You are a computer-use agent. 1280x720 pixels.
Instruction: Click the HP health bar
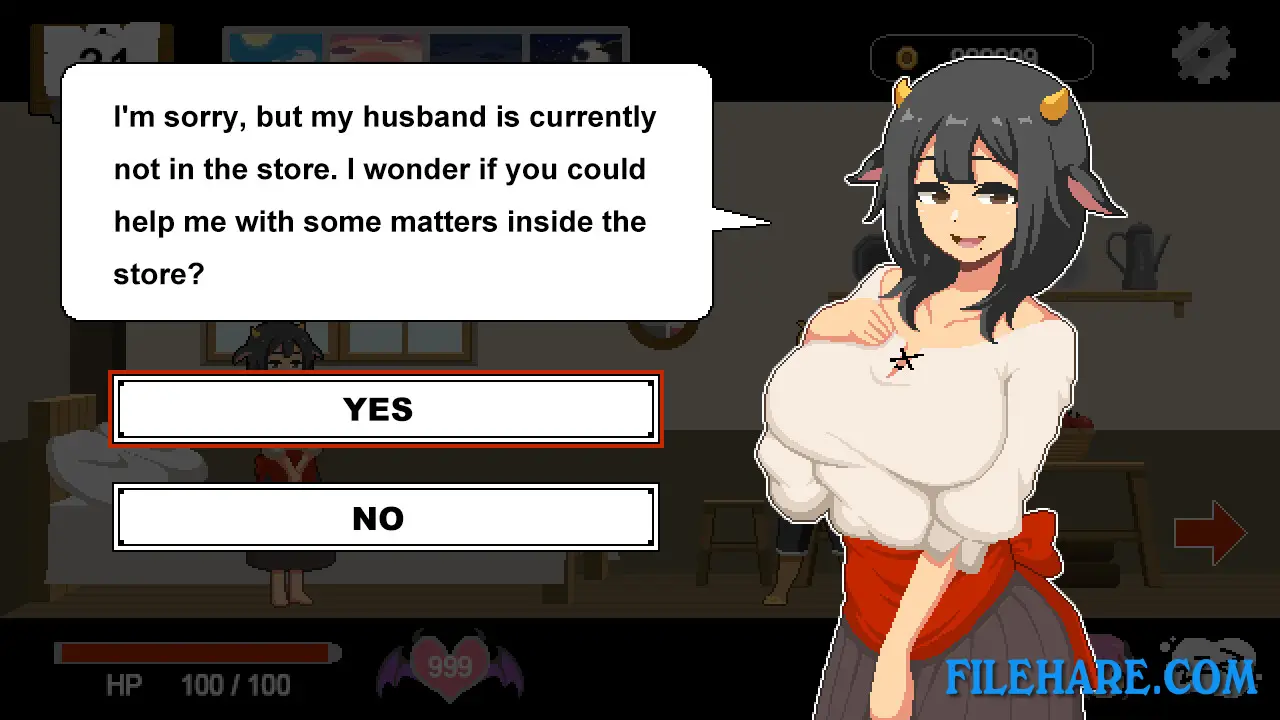click(195, 652)
